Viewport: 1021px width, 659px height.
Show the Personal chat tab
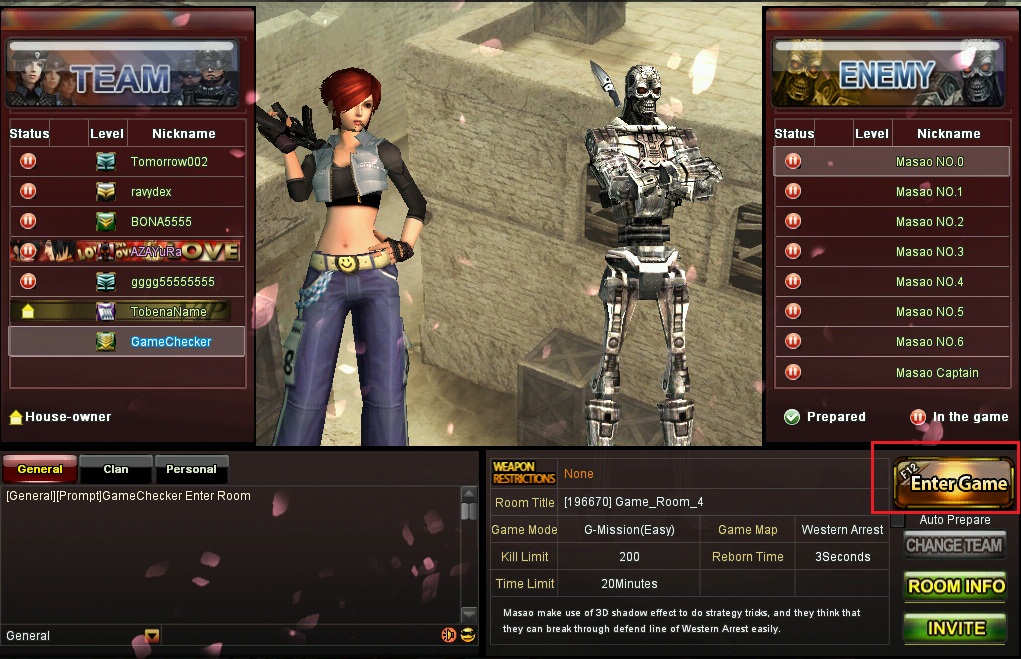[191, 469]
